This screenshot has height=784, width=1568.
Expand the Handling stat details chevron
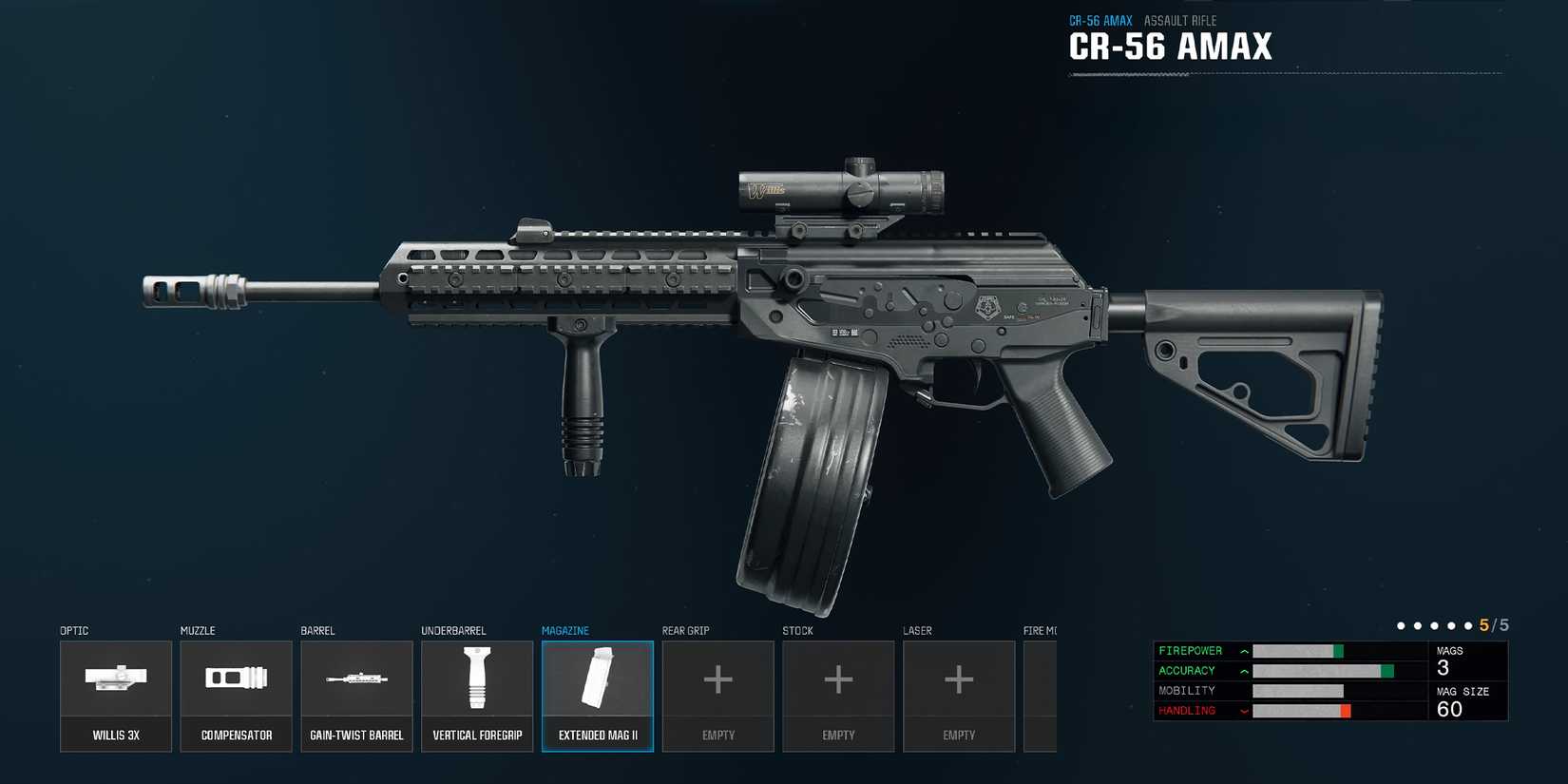point(1243,710)
